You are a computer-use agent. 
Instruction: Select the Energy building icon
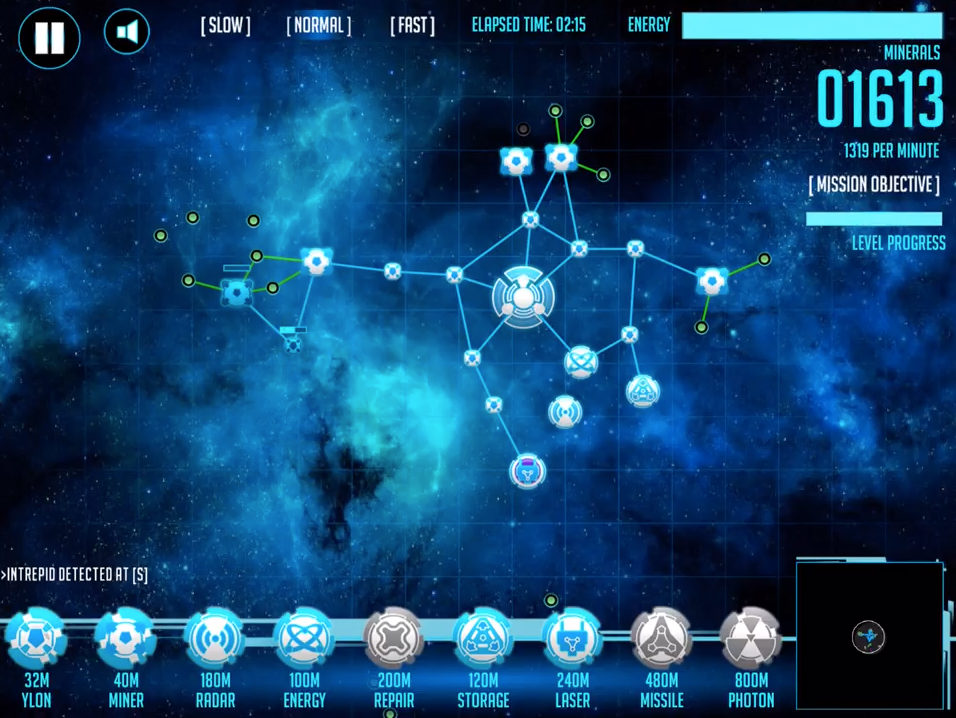304,639
